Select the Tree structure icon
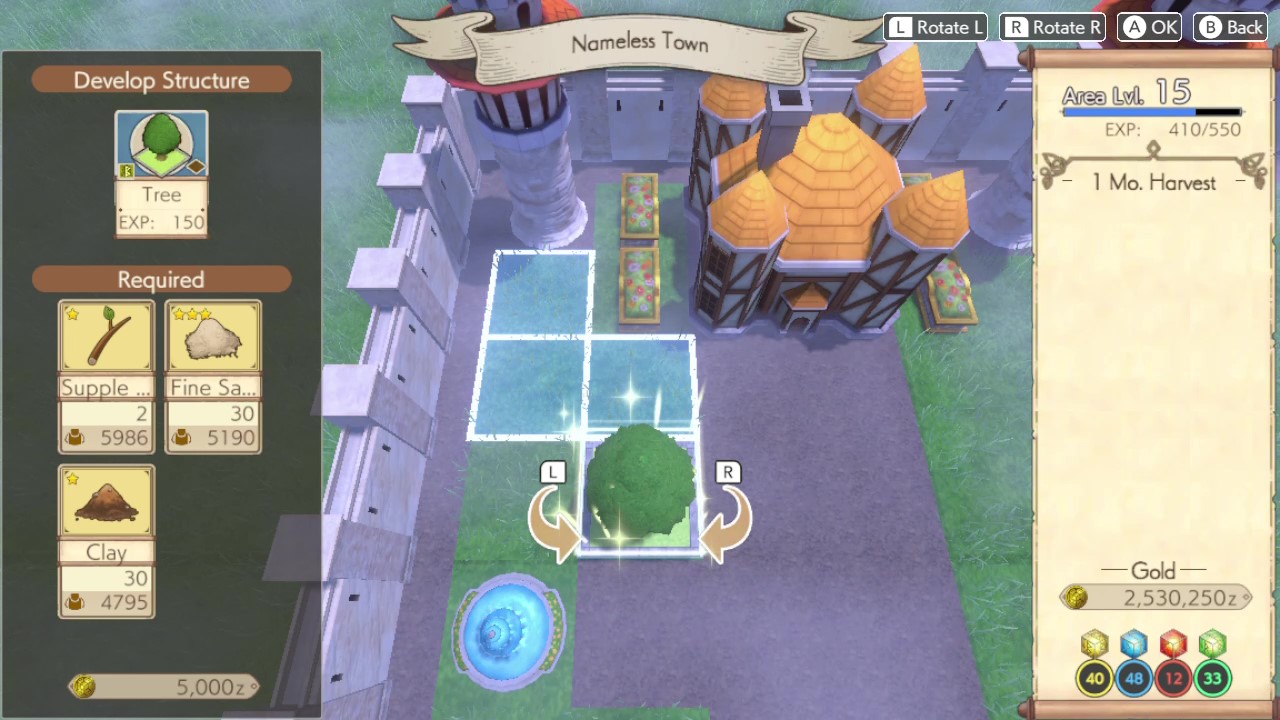 161,143
